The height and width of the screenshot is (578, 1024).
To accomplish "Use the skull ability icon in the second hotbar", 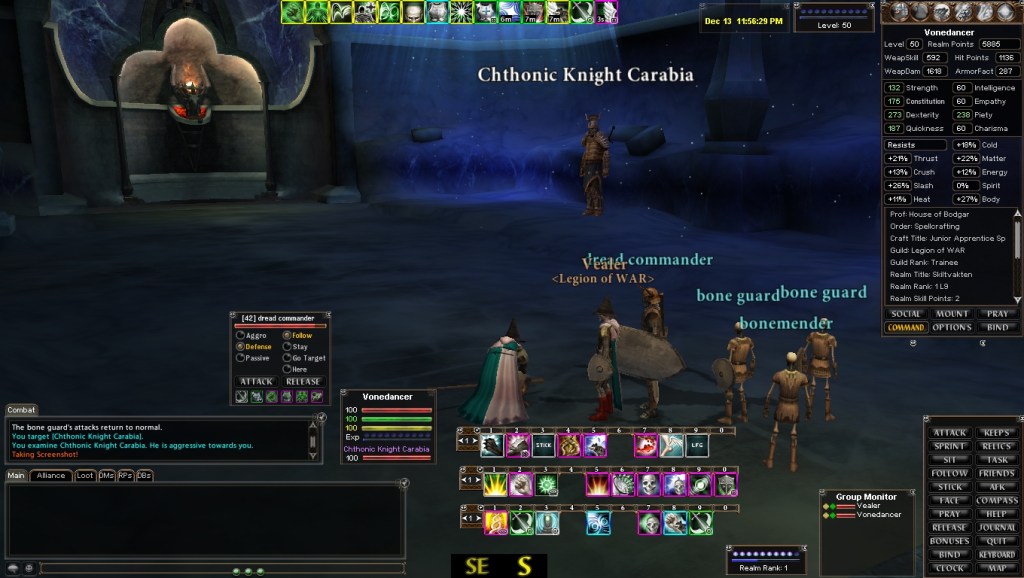I will tap(648, 485).
